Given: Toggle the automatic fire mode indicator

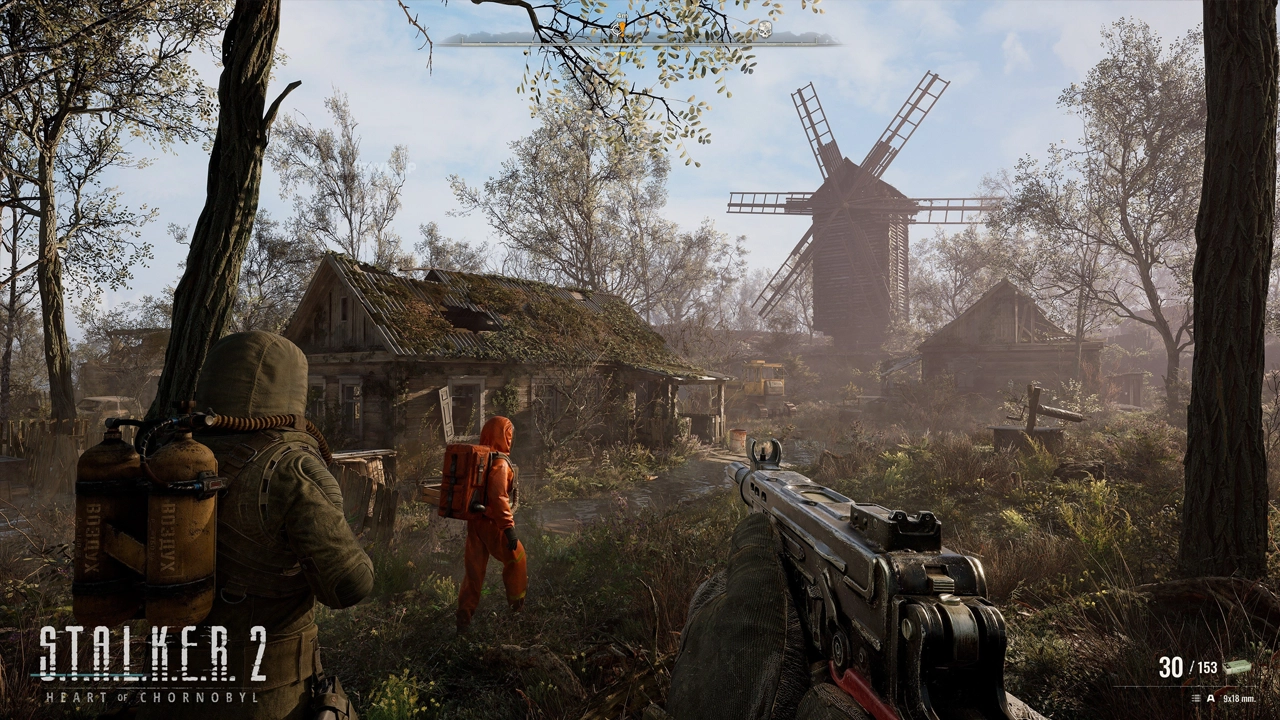Looking at the screenshot, I should click(1210, 698).
